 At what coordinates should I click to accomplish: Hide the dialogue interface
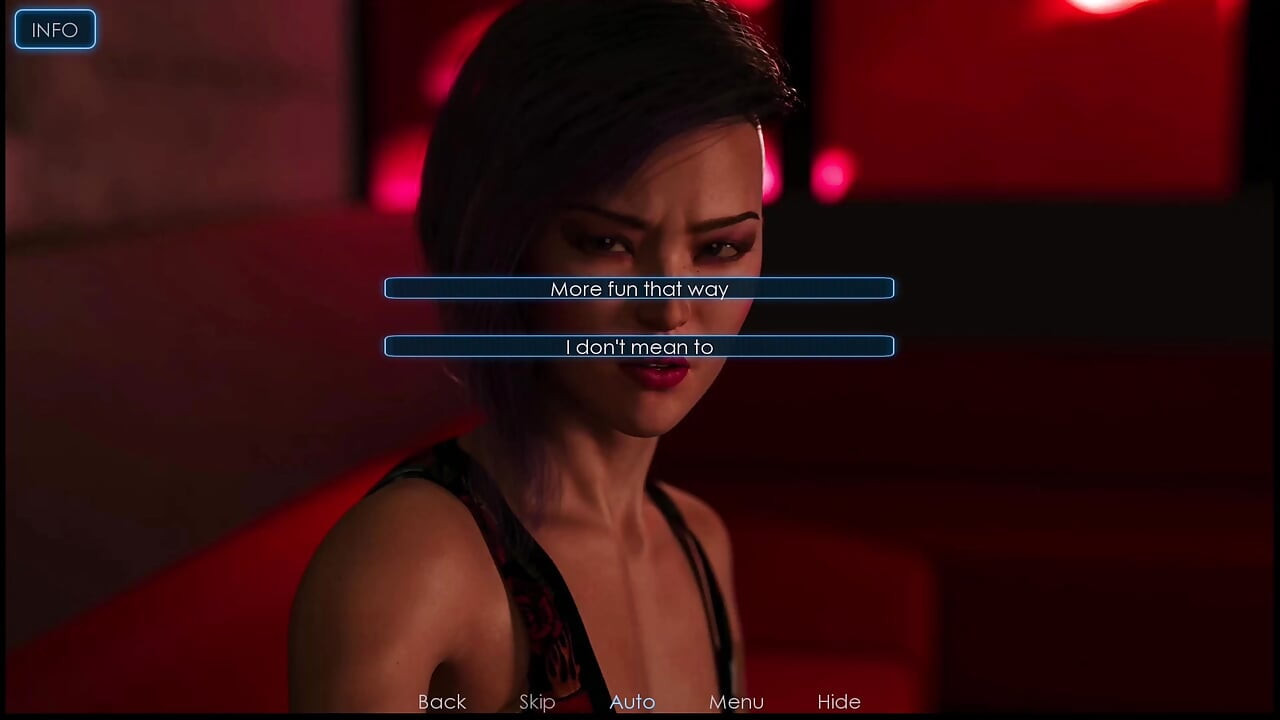[839, 702]
